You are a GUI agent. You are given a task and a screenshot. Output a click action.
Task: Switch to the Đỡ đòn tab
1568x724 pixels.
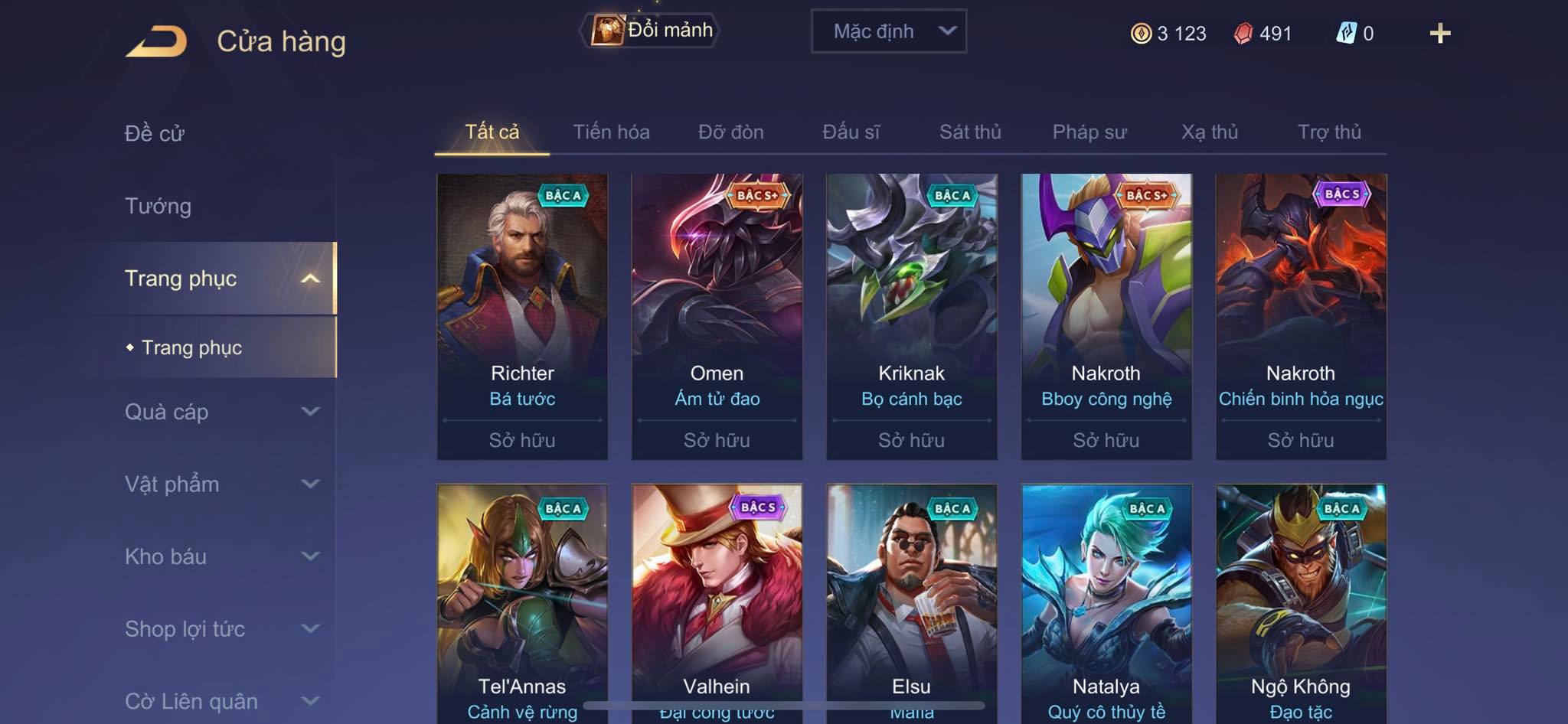(730, 132)
